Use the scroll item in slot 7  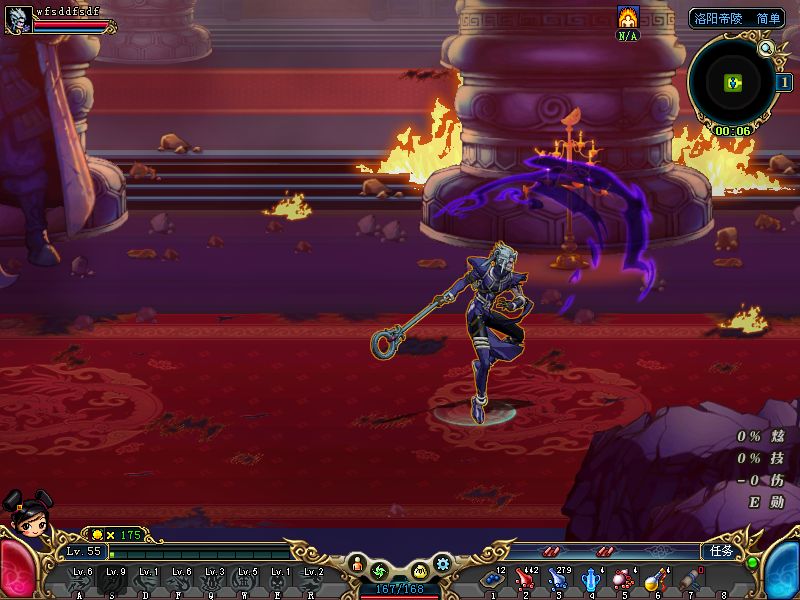click(689, 580)
